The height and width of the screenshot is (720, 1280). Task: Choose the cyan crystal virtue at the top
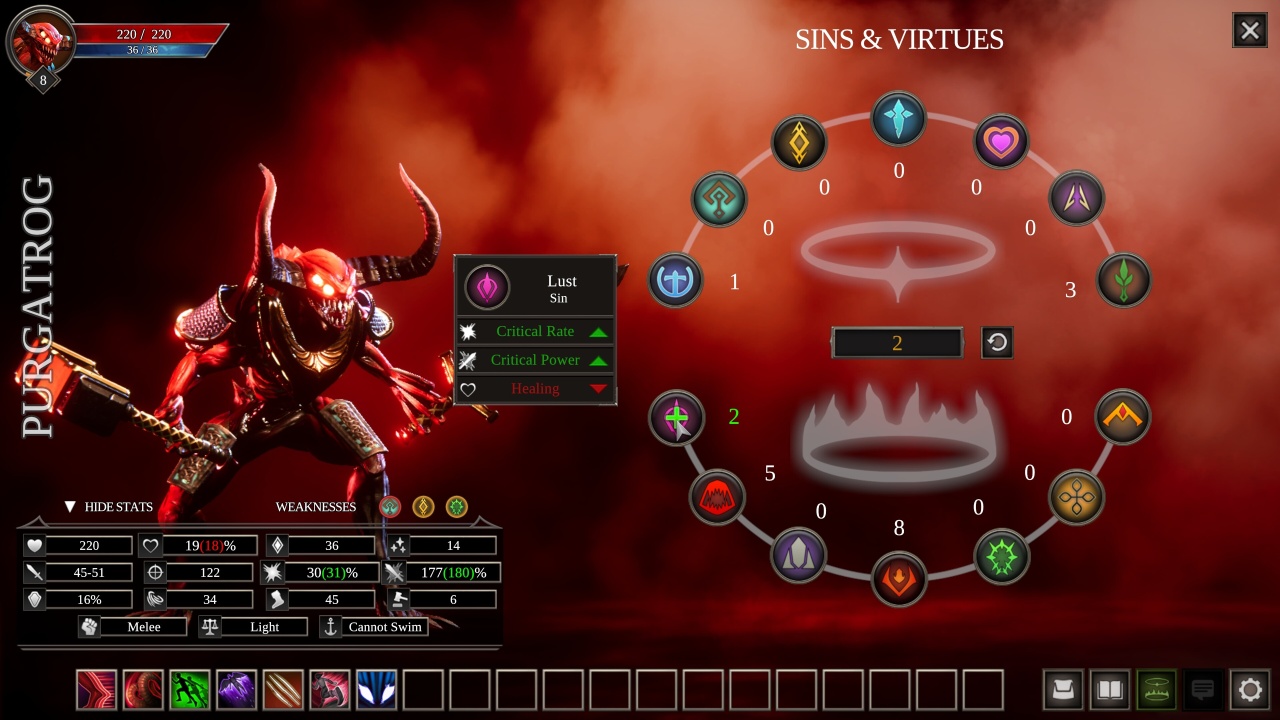click(899, 118)
